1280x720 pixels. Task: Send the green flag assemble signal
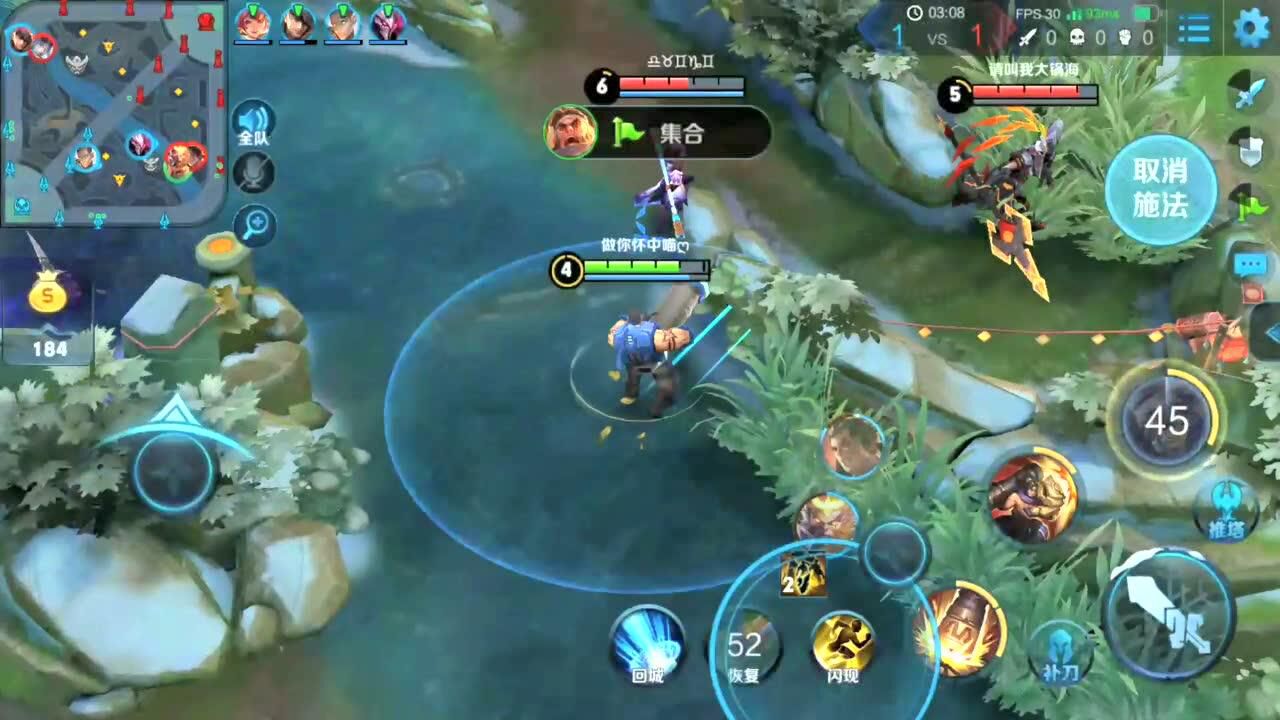(1250, 206)
